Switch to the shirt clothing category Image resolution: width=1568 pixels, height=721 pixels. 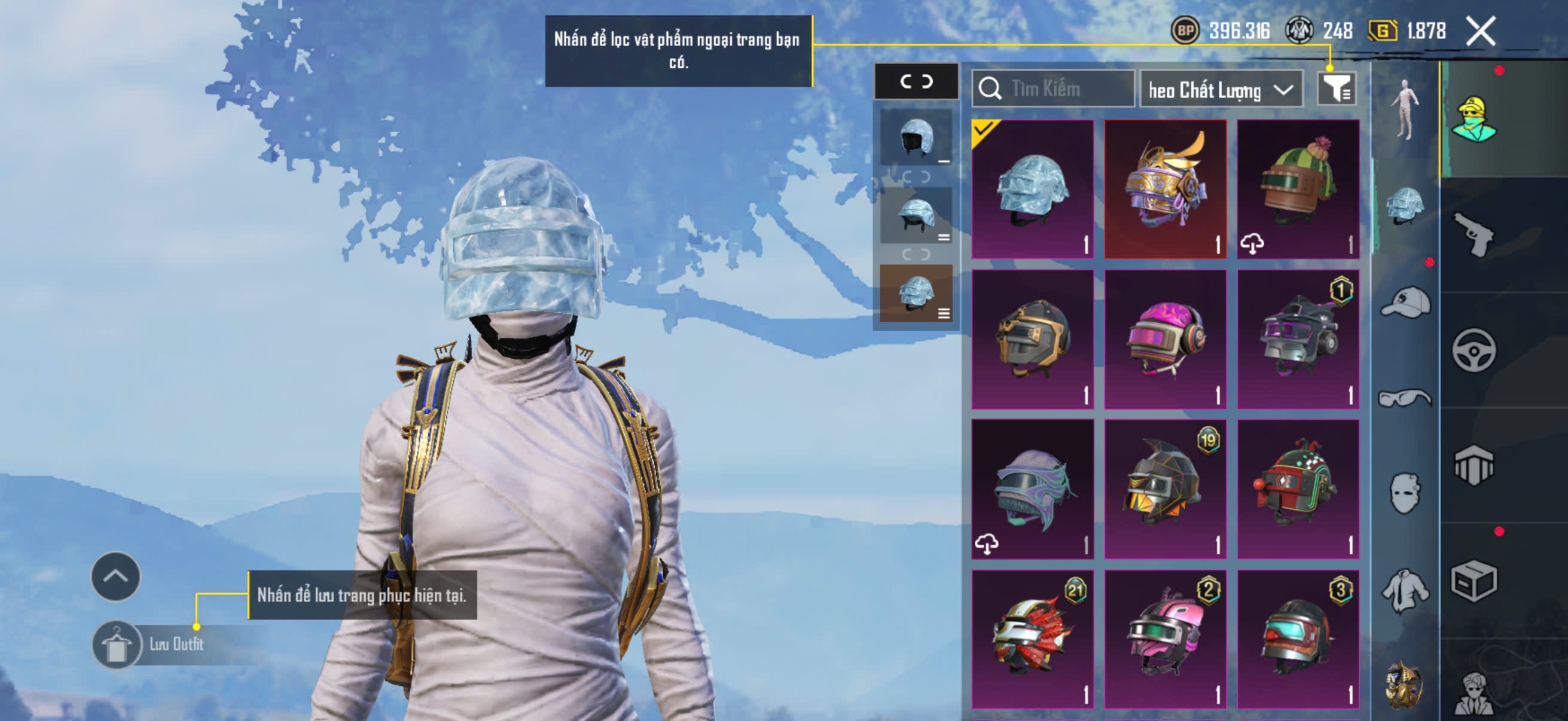click(x=1405, y=589)
